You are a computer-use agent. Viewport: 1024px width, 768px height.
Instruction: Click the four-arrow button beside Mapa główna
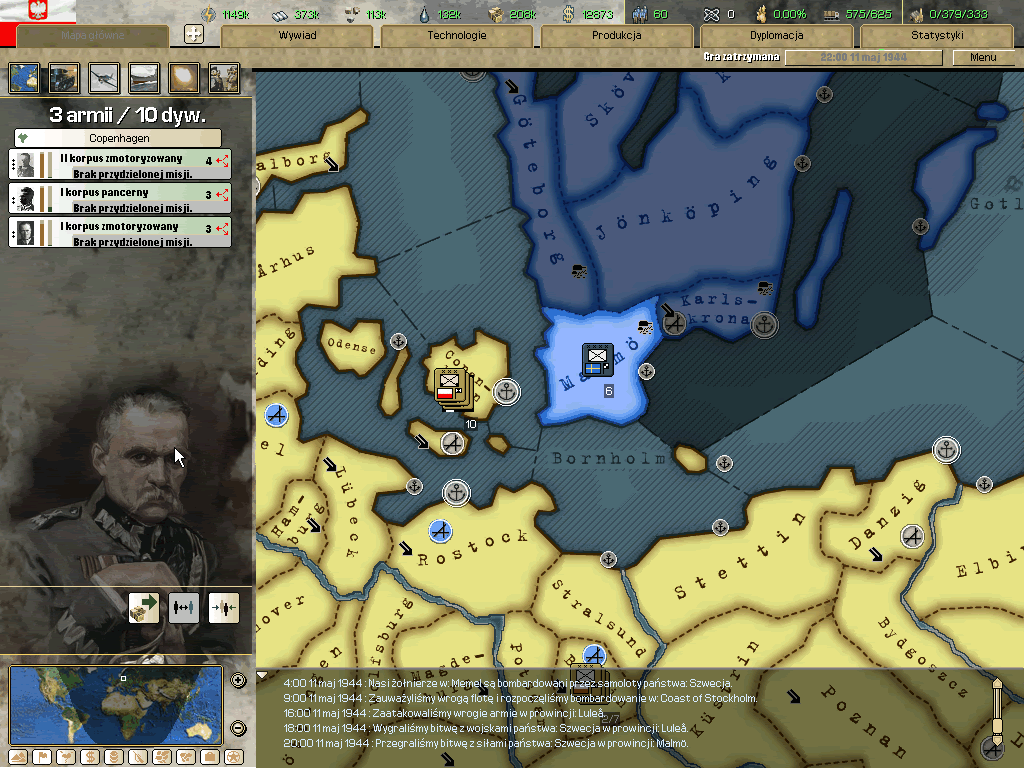195,34
